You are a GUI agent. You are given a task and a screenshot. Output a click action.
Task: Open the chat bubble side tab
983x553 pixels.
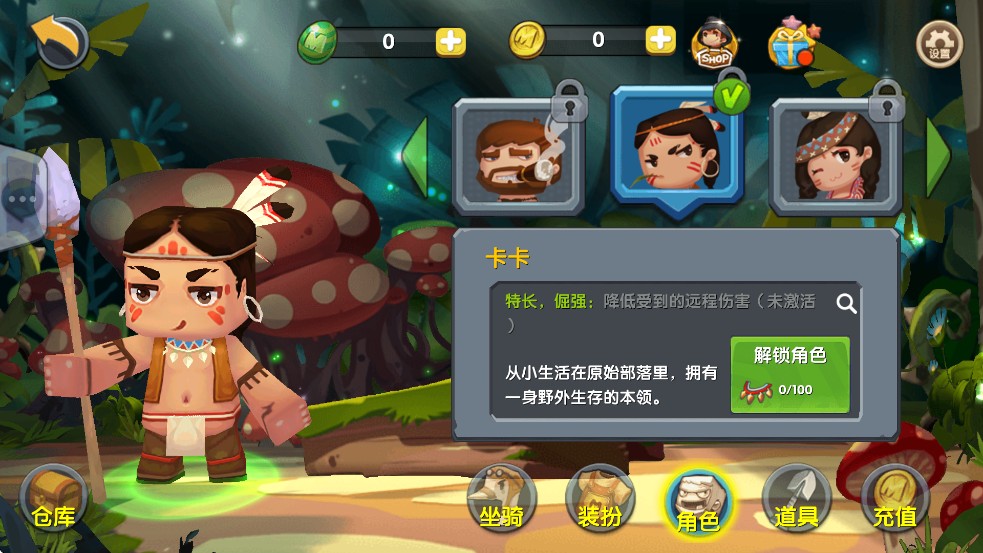pyautogui.click(x=19, y=198)
